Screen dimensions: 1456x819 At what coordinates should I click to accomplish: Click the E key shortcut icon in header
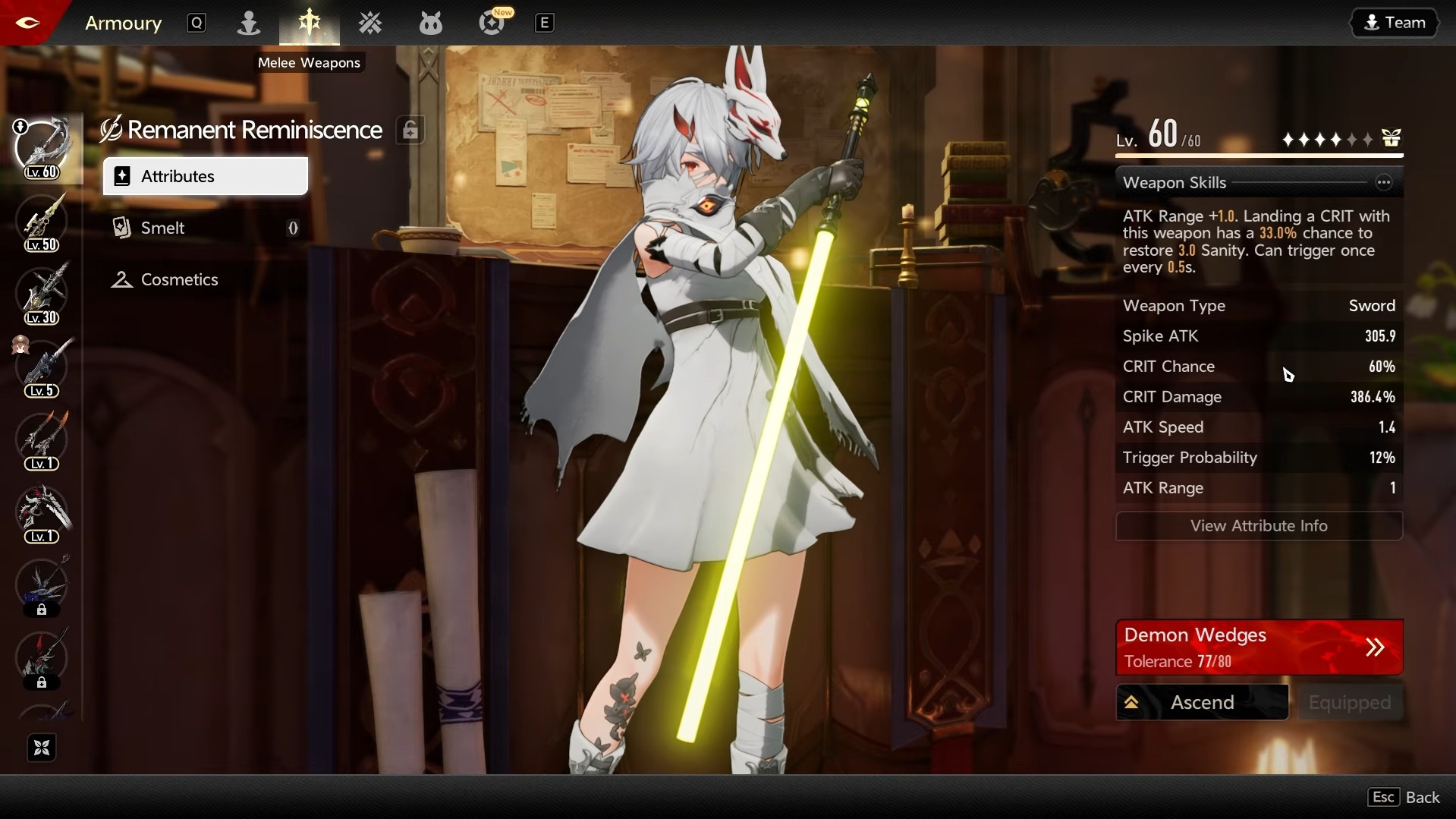coord(545,23)
